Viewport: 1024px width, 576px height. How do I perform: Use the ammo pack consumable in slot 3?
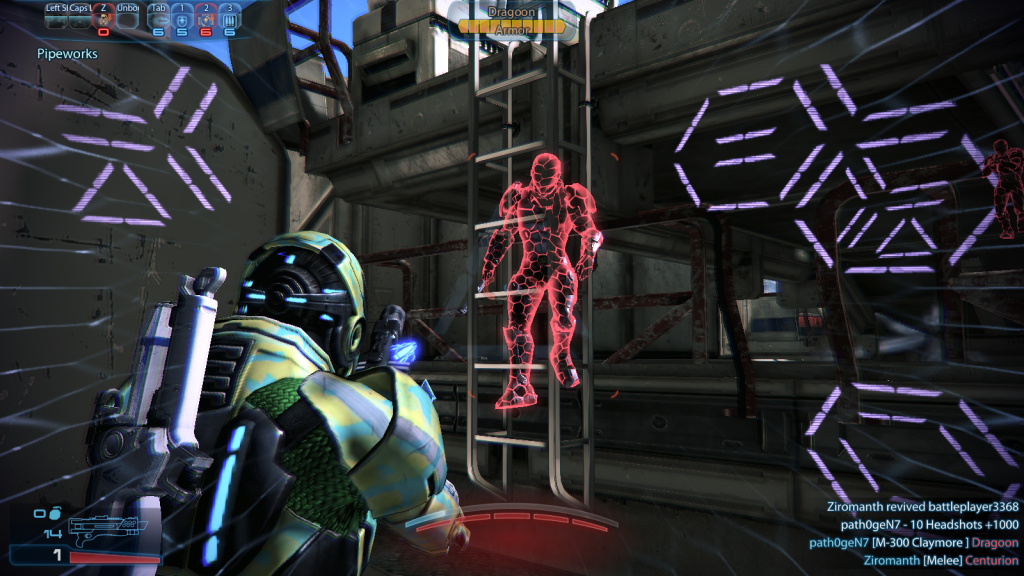point(229,20)
